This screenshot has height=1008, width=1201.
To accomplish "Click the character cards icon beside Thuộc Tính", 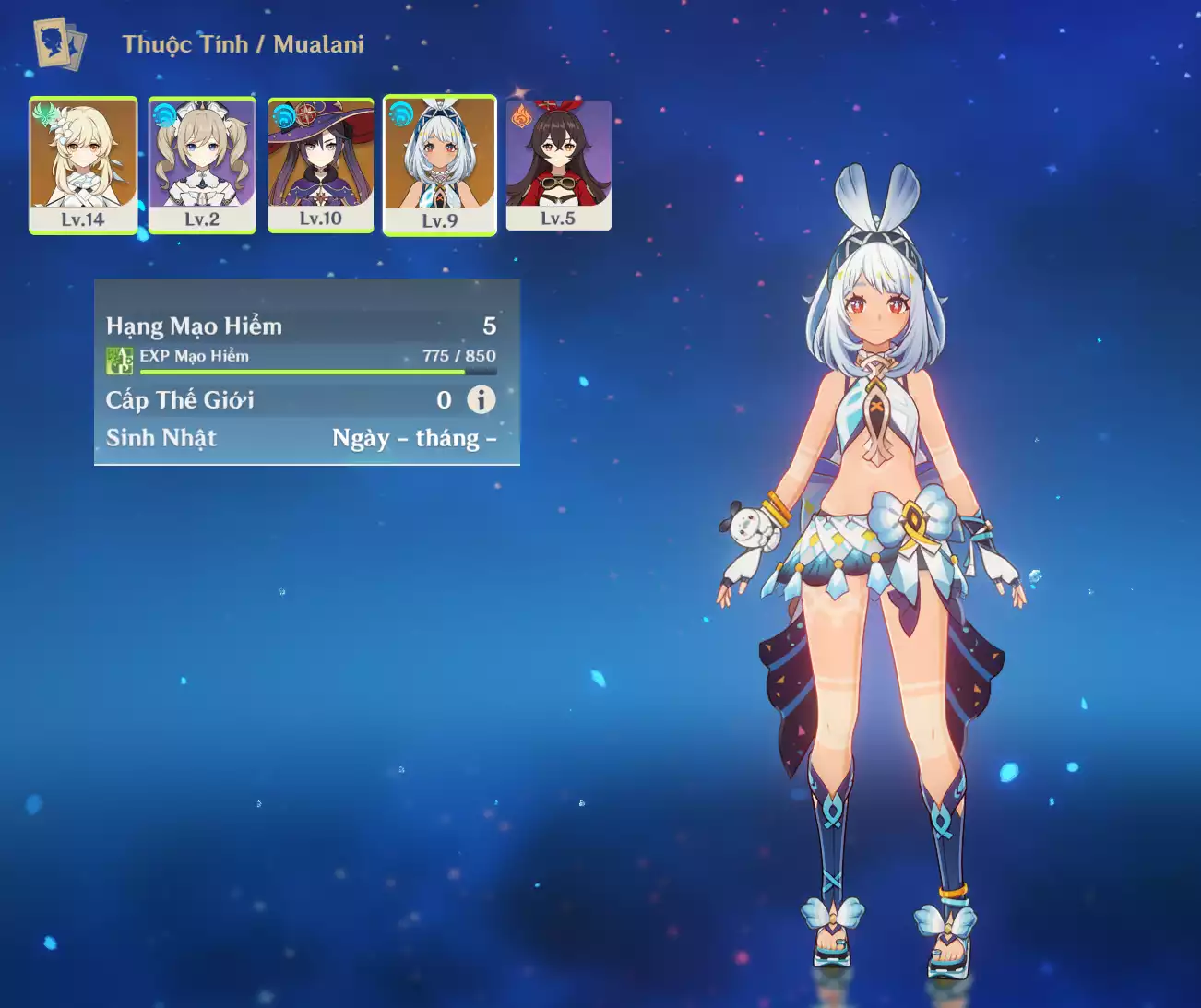I will pyautogui.click(x=59, y=43).
